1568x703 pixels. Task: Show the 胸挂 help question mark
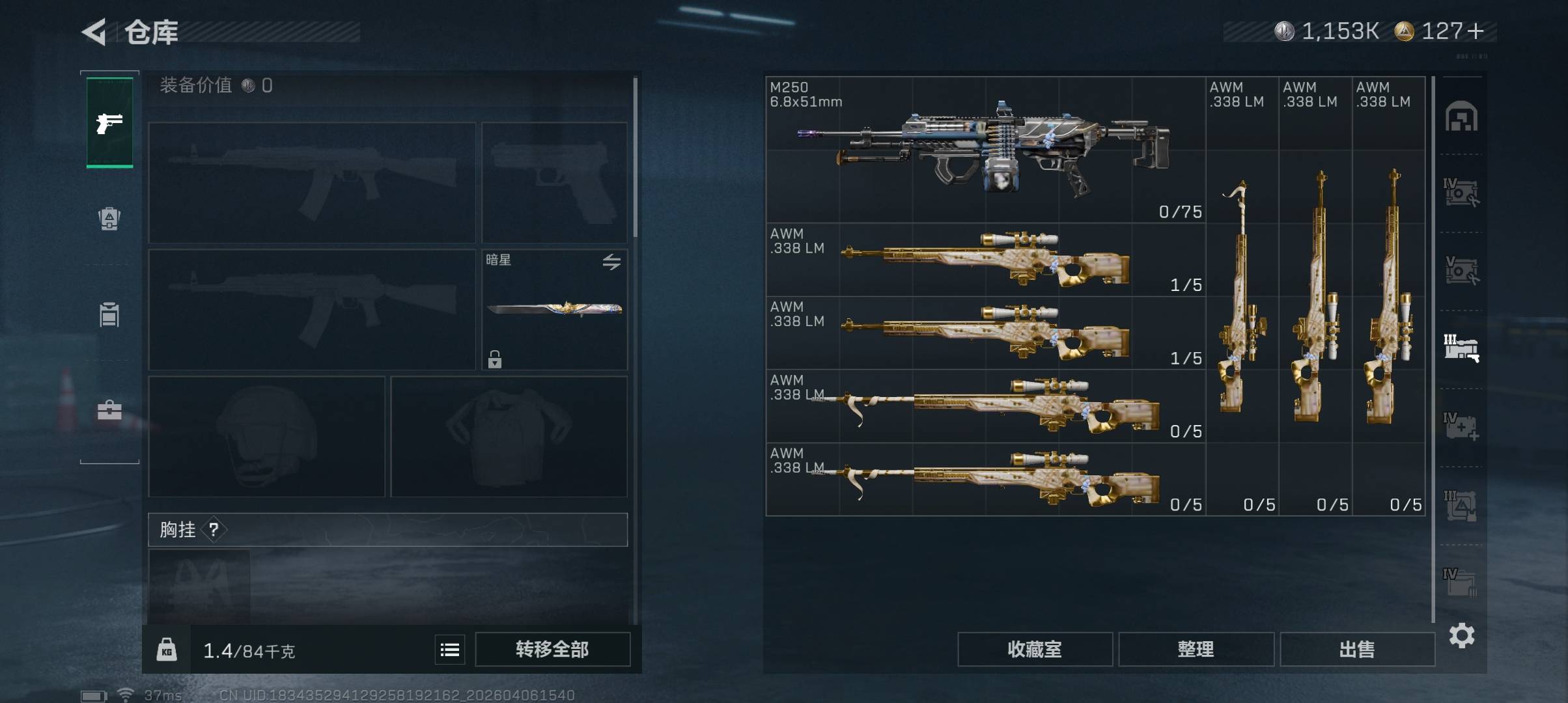(x=214, y=530)
